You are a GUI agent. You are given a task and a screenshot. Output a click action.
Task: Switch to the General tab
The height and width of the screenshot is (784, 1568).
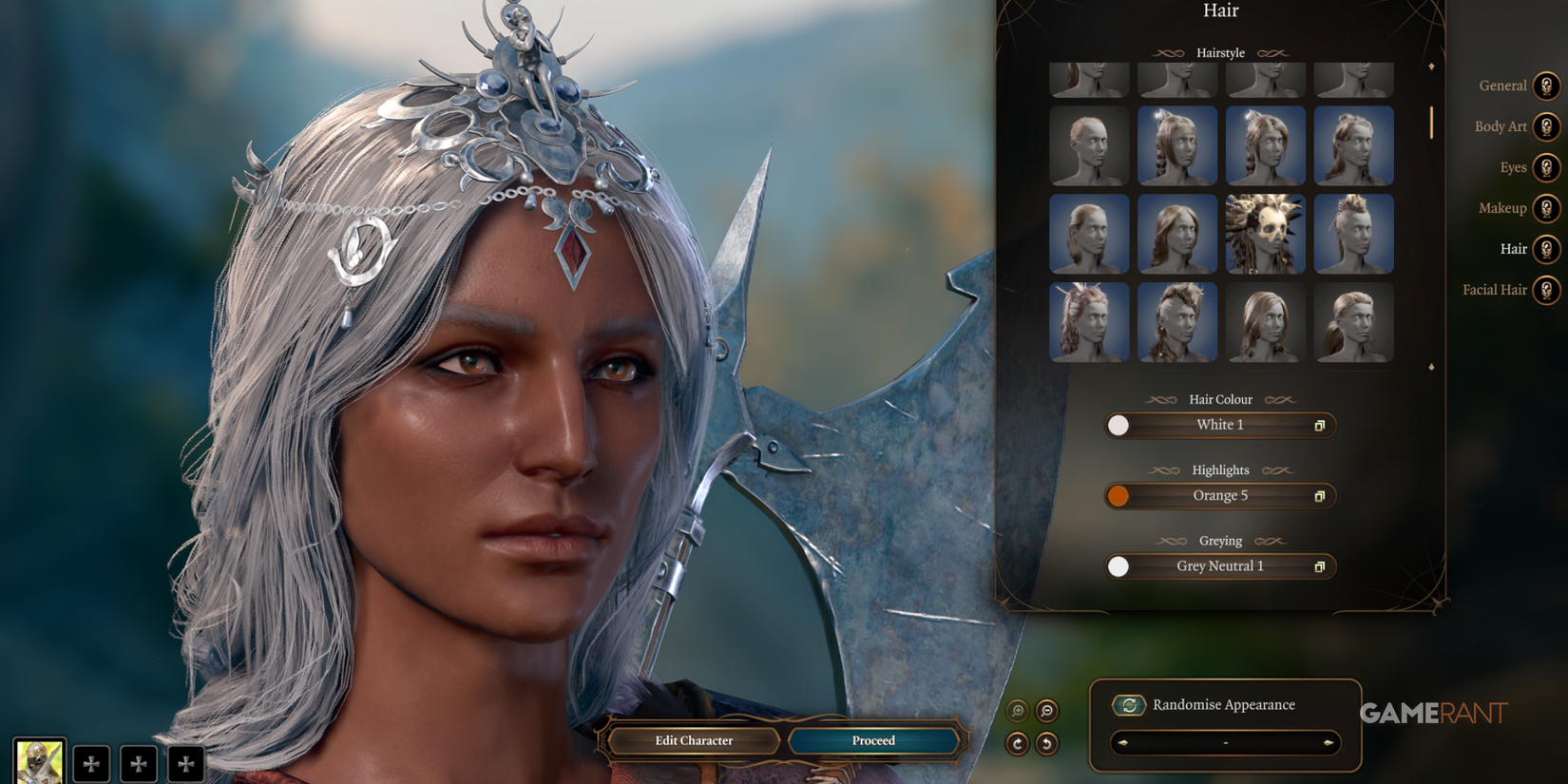pos(1548,86)
